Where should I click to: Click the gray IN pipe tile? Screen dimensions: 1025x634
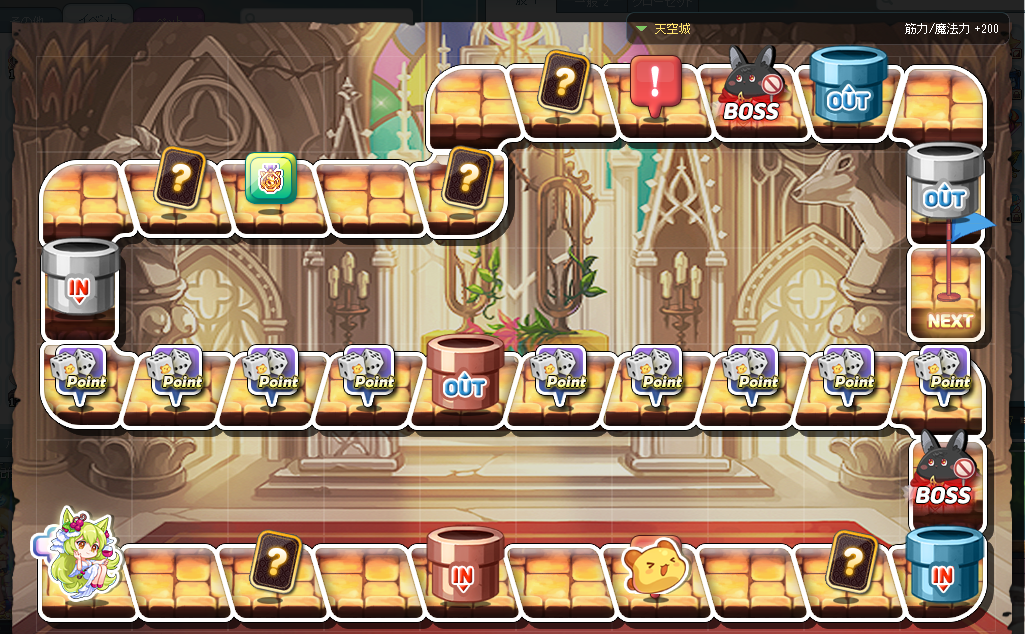tap(79, 282)
